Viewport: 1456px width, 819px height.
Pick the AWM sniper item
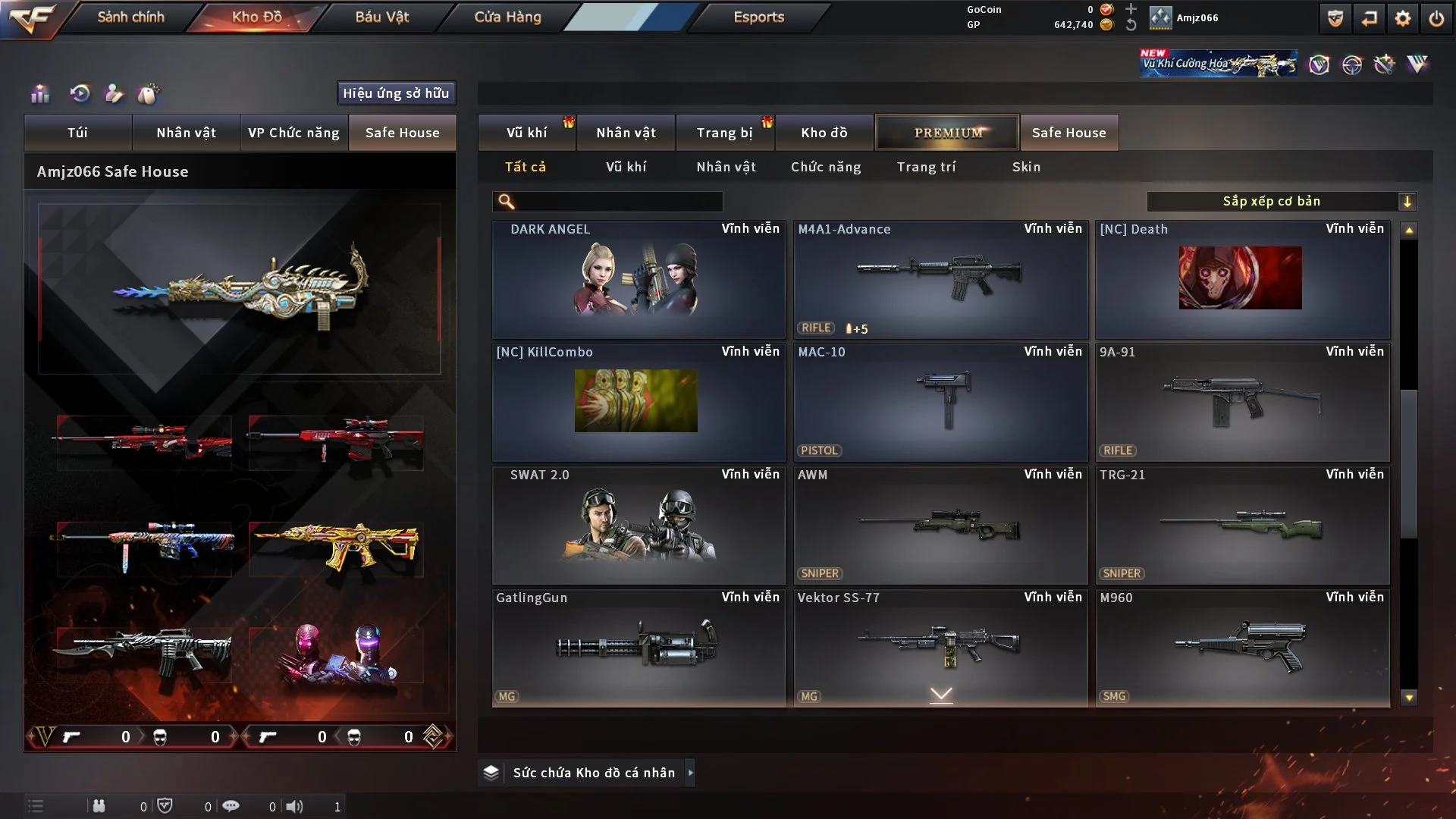[x=940, y=525]
